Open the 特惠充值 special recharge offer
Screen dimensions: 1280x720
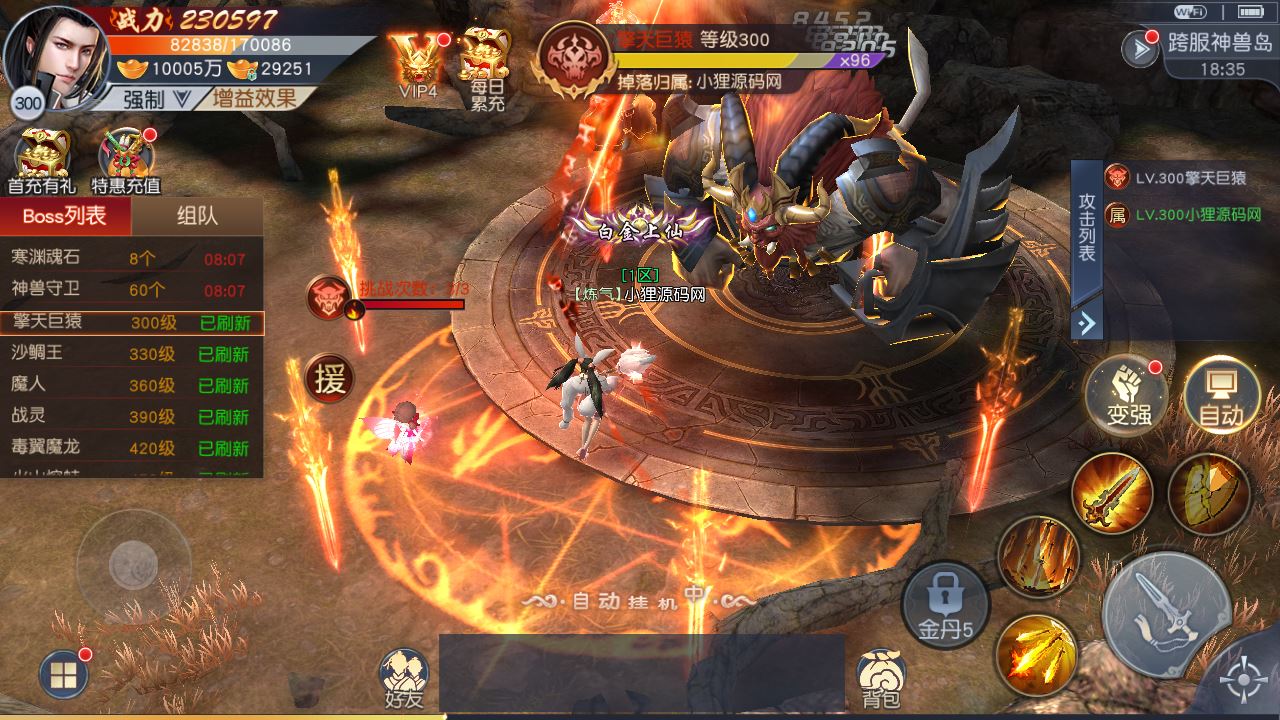(x=126, y=160)
